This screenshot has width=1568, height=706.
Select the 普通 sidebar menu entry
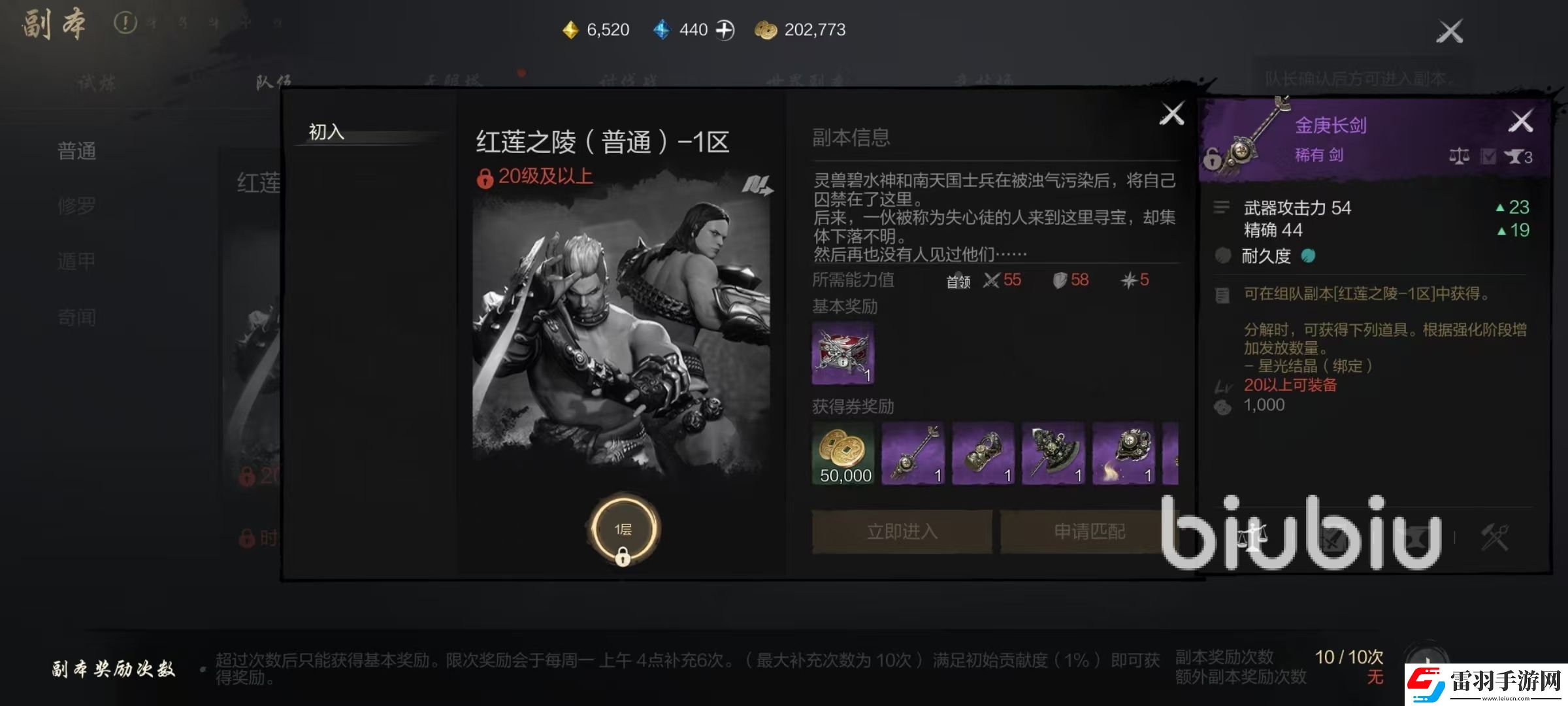[77, 152]
